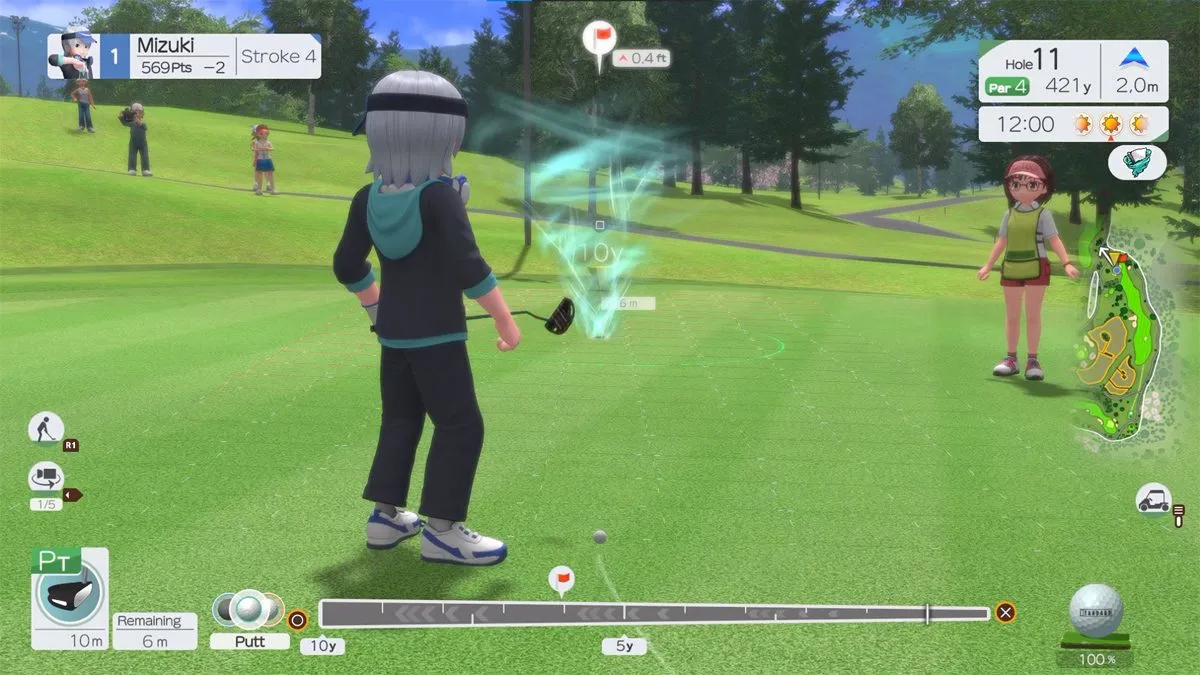Choose the Putt shot type selector
1200x675 pixels.
coord(249,619)
